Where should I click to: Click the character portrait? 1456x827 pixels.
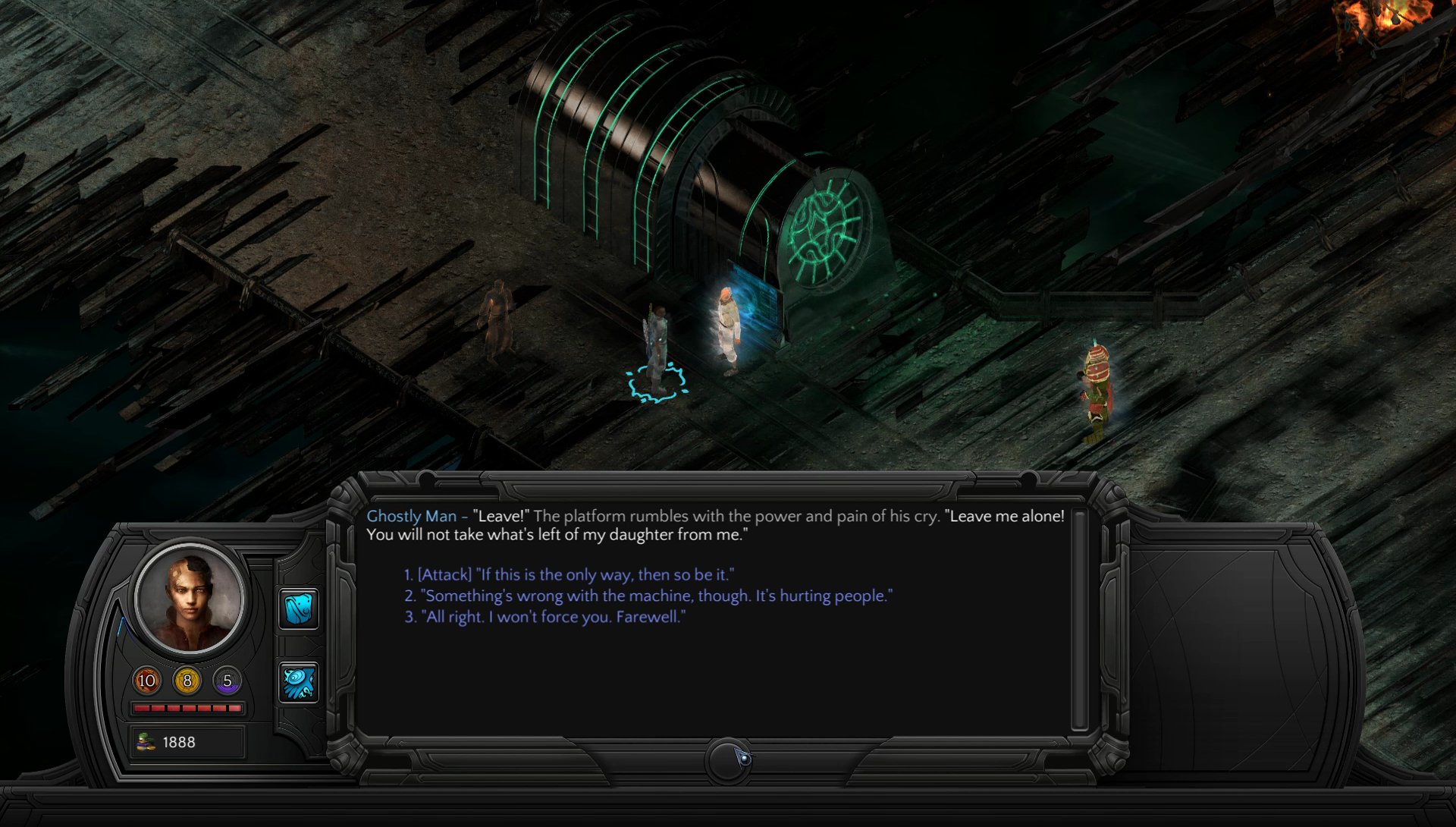click(x=190, y=599)
